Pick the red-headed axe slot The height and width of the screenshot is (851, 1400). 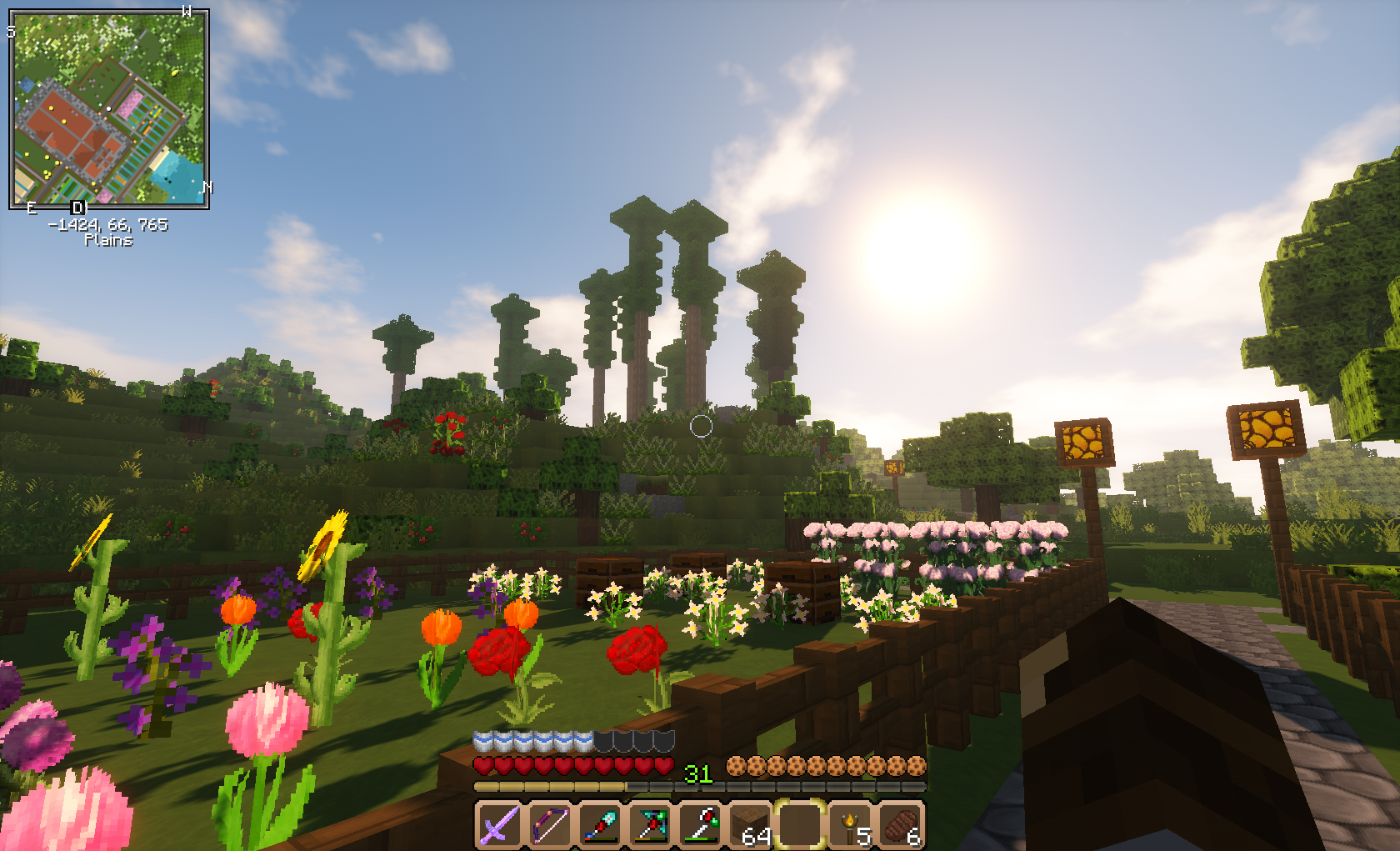point(701,825)
